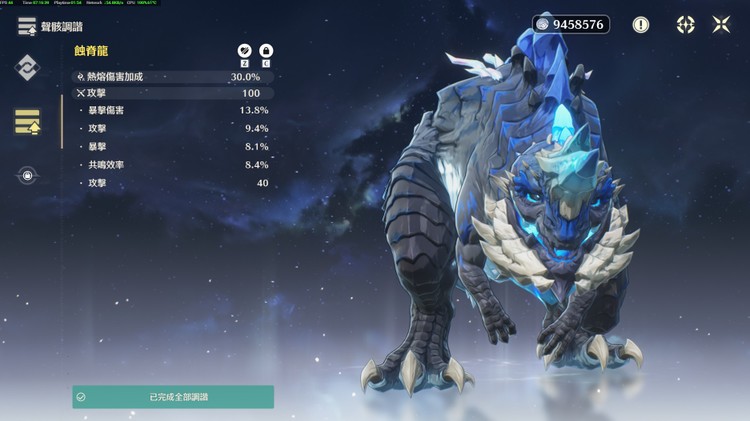Click the 已完成全部調諧 button

coord(172,397)
